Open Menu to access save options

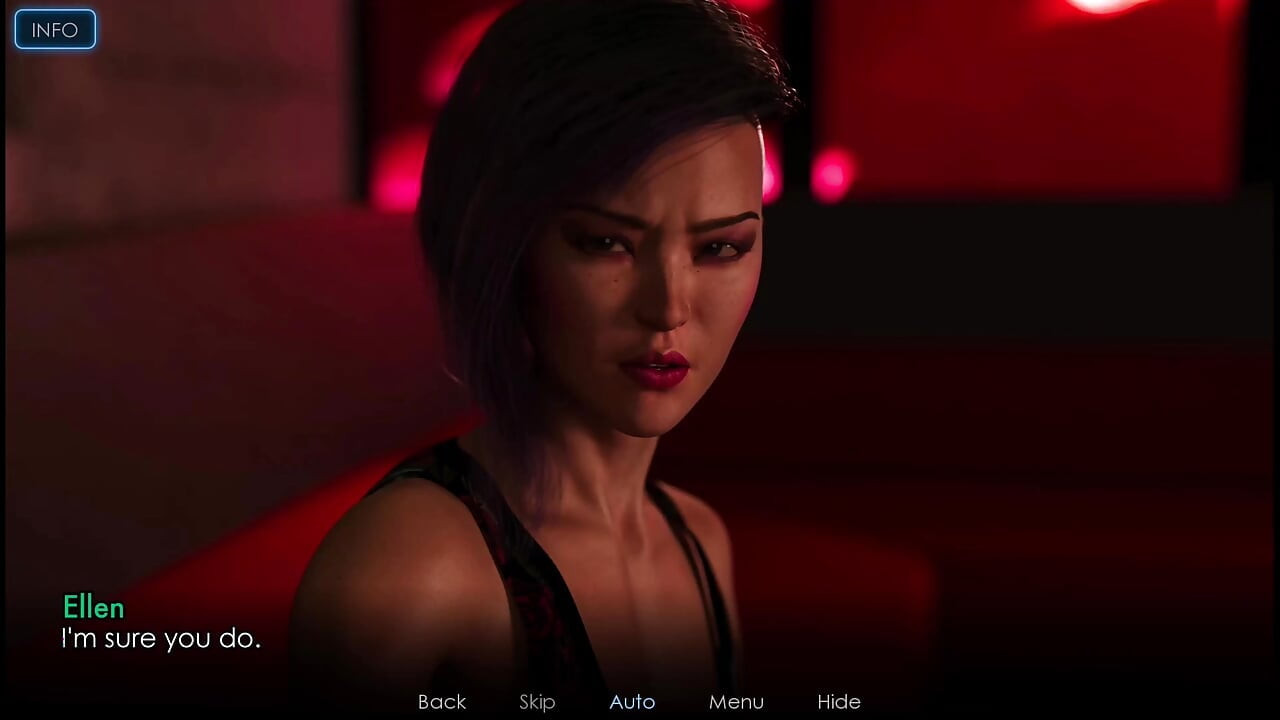pyautogui.click(x=737, y=702)
